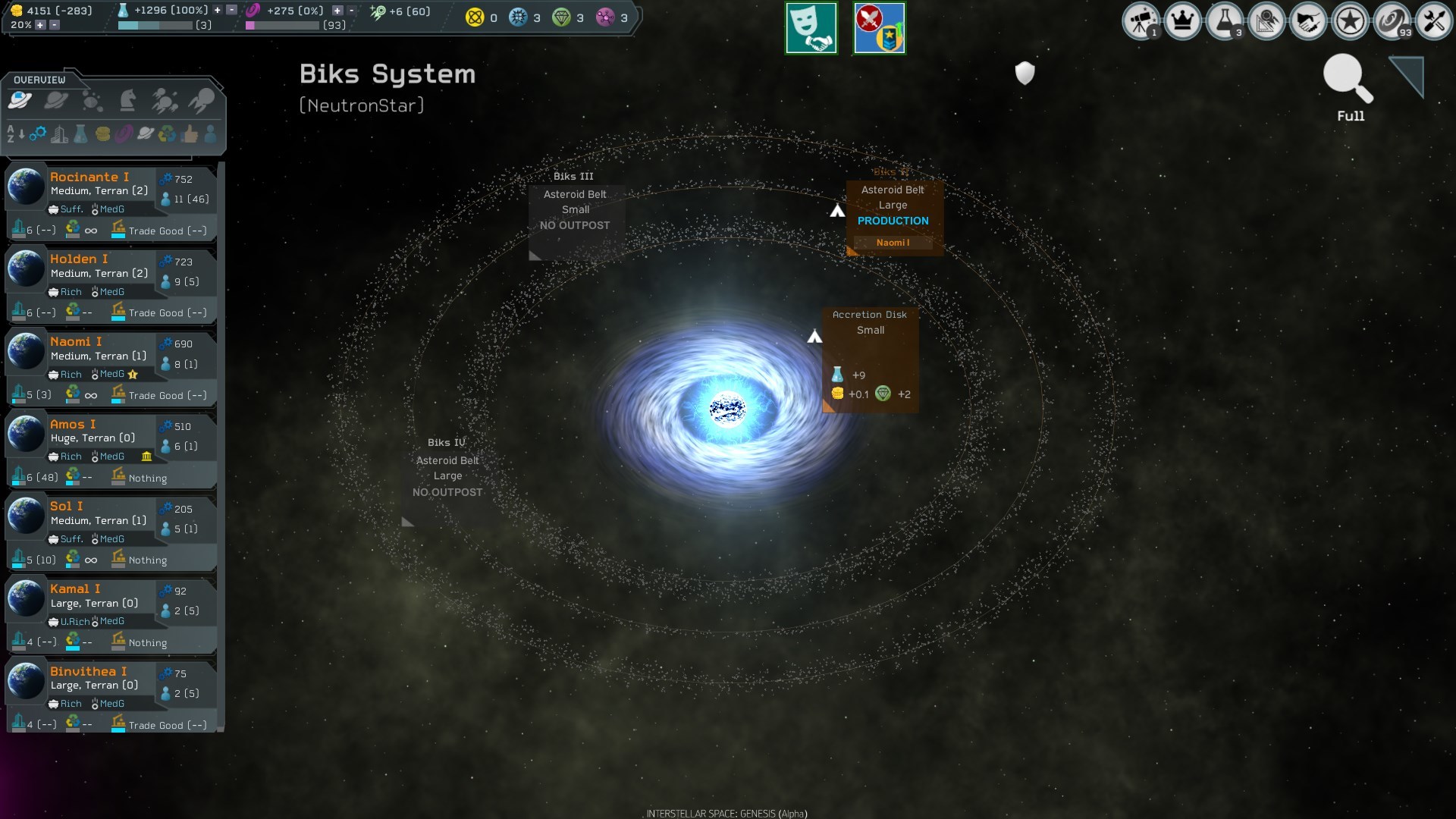Select the Naomi I outpost on Biks II
Screen dimensions: 1456x819
pos(893,243)
